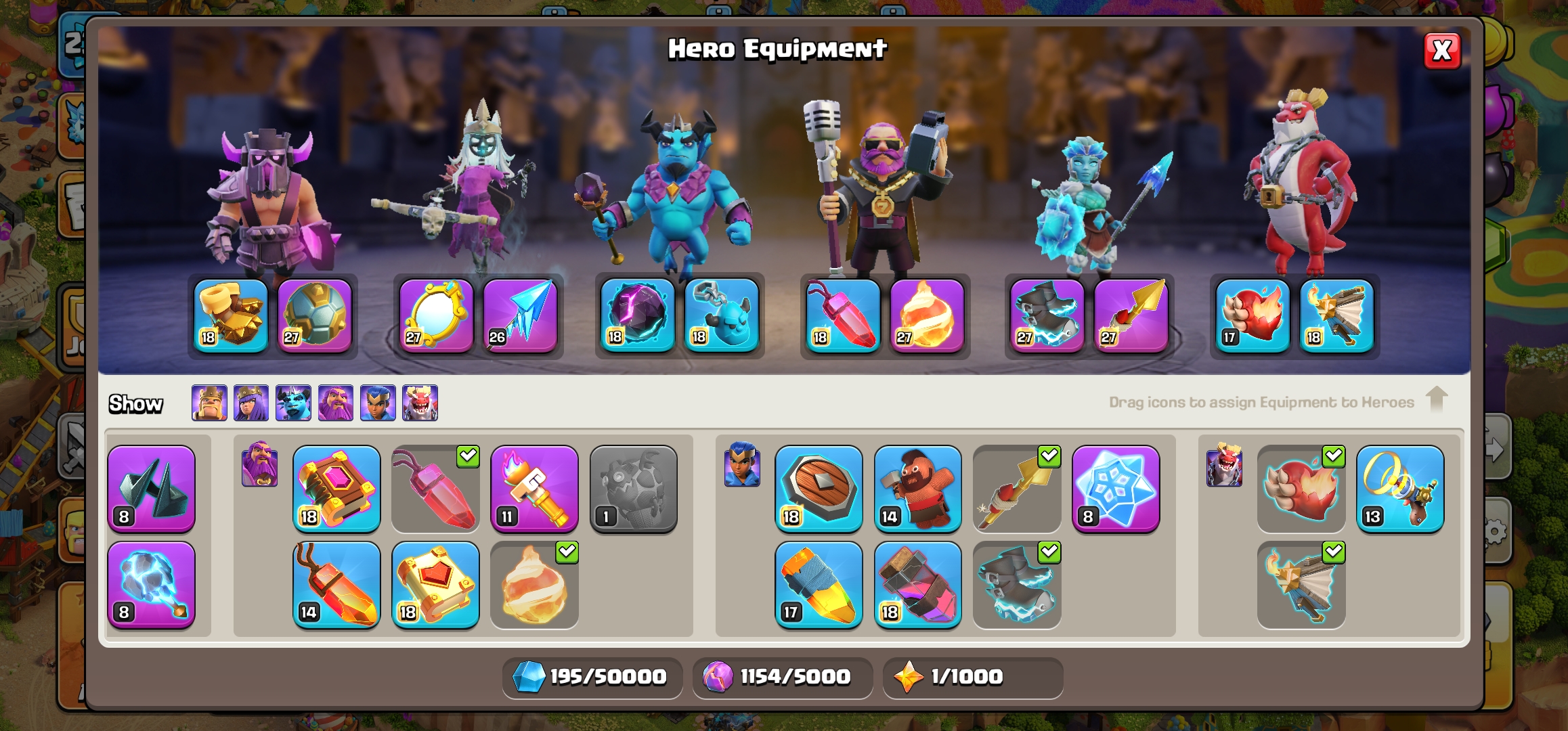Select the level 8 snowflake equipment
Image resolution: width=1568 pixels, height=731 pixels.
tap(1116, 489)
